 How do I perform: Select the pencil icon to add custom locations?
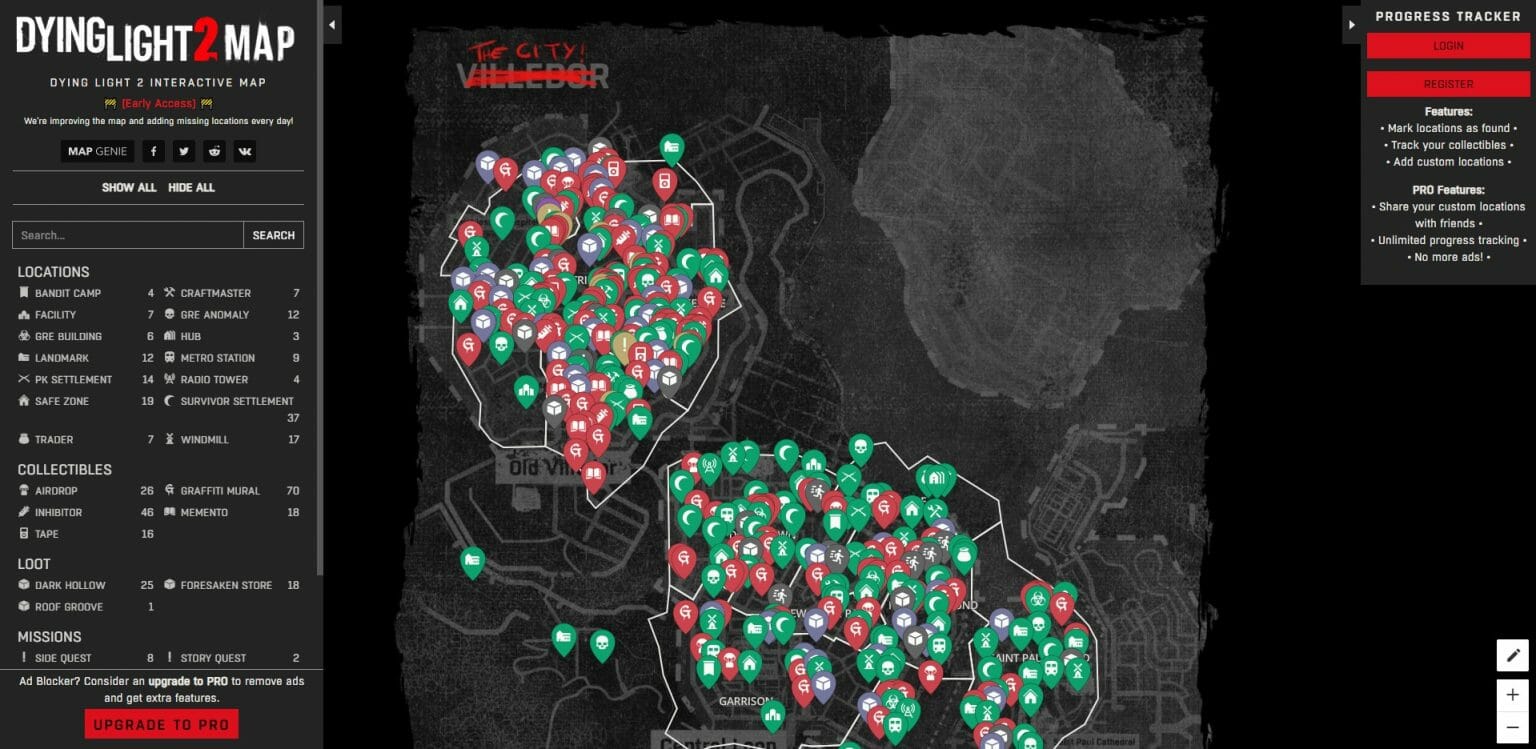(1512, 655)
